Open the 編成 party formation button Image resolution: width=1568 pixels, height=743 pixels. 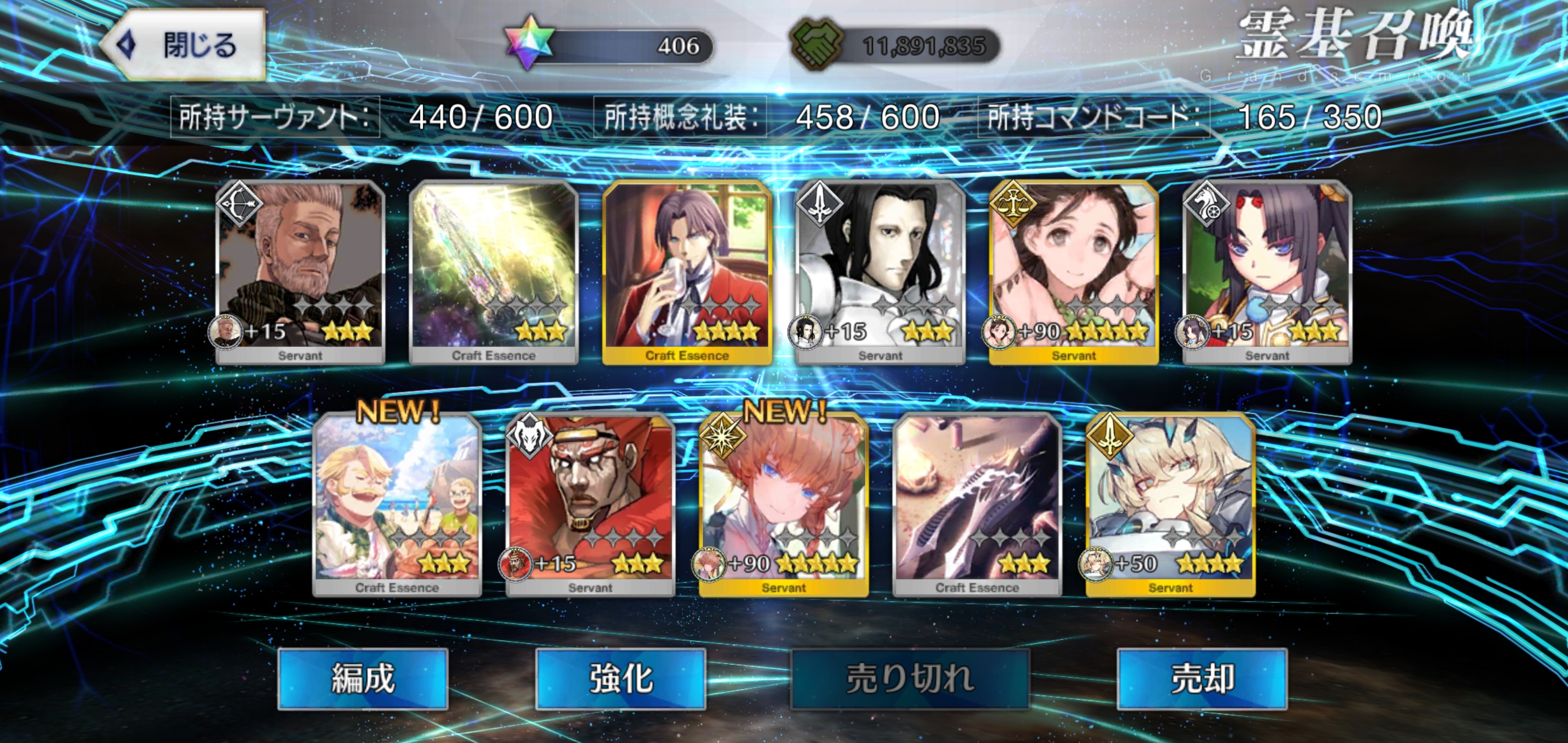(363, 679)
